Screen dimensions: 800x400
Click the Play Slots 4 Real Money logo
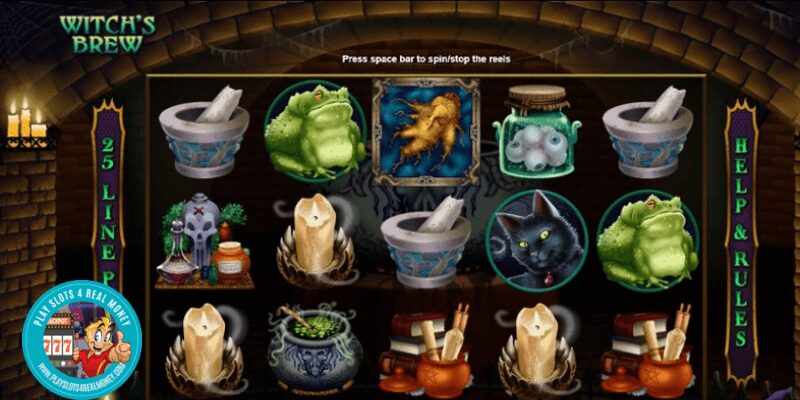82,340
